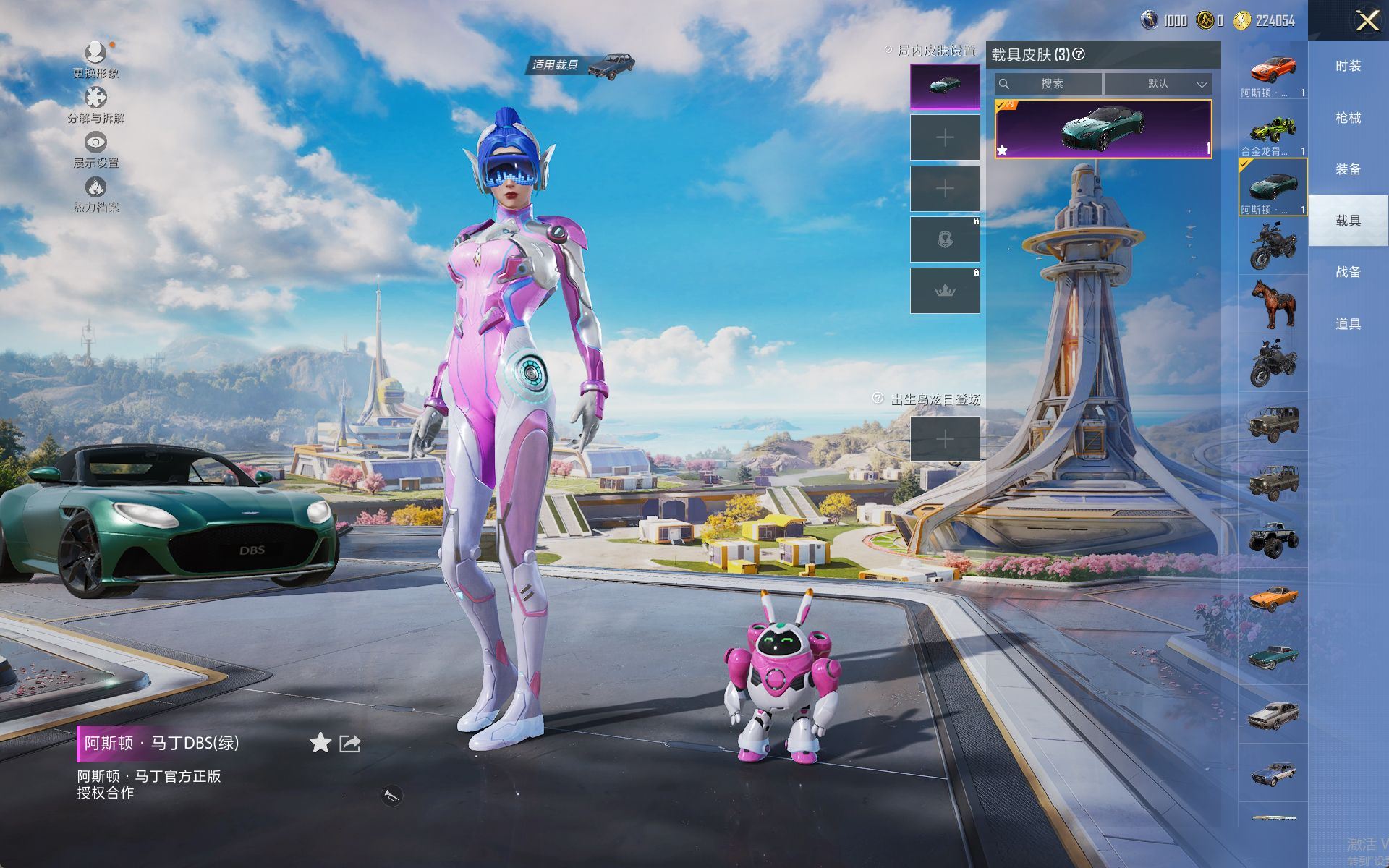Image resolution: width=1389 pixels, height=868 pixels.
Task: Open 分解与拆解
Action: 95,98
